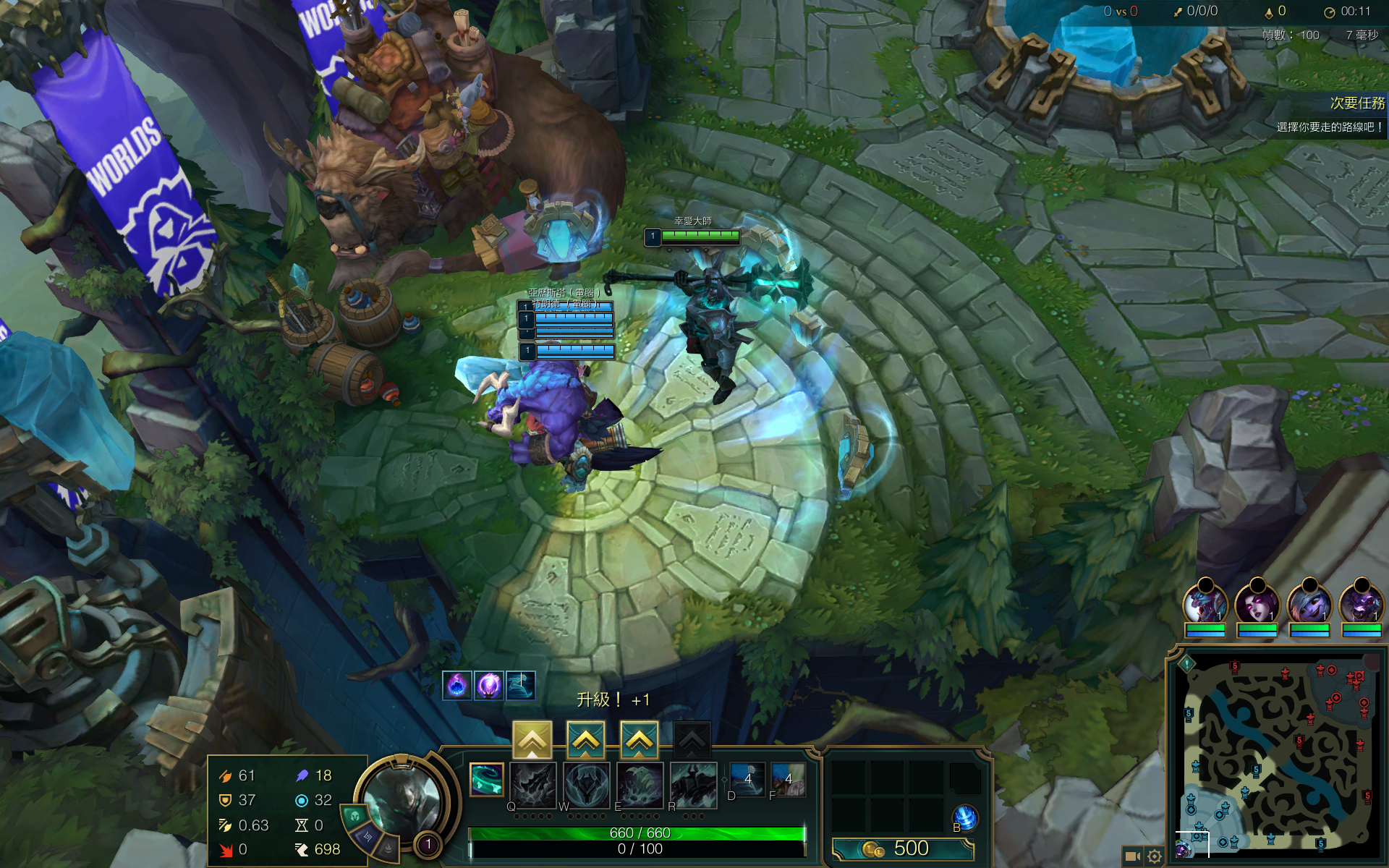Activate the W shield ability icon
Image resolution: width=1389 pixels, height=868 pixels.
point(587,784)
